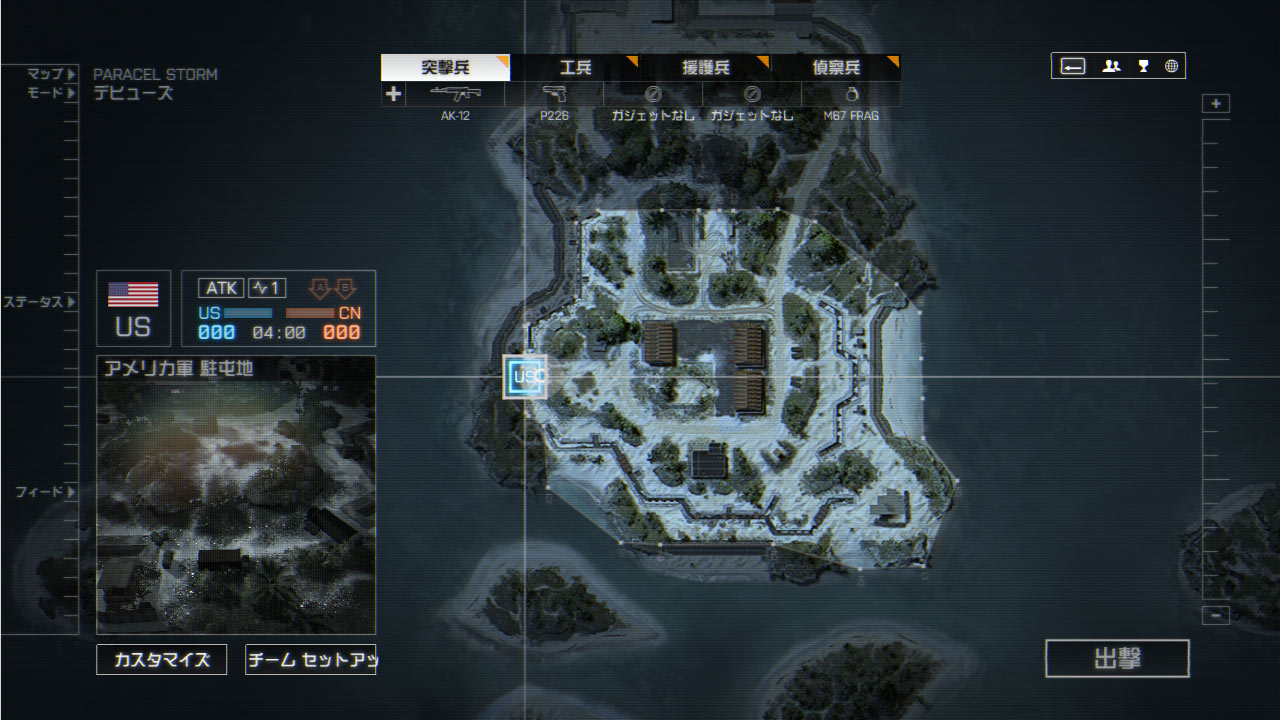
Task: Show the scoreboard via the trophy icon
Action: click(x=1143, y=66)
